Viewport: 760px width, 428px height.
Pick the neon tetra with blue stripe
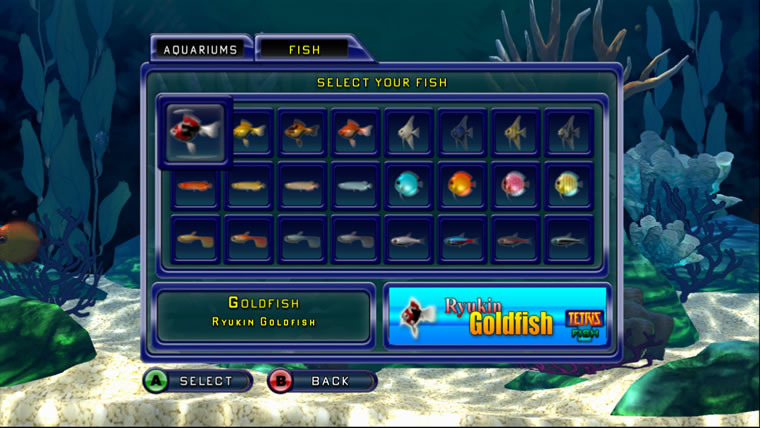462,240
